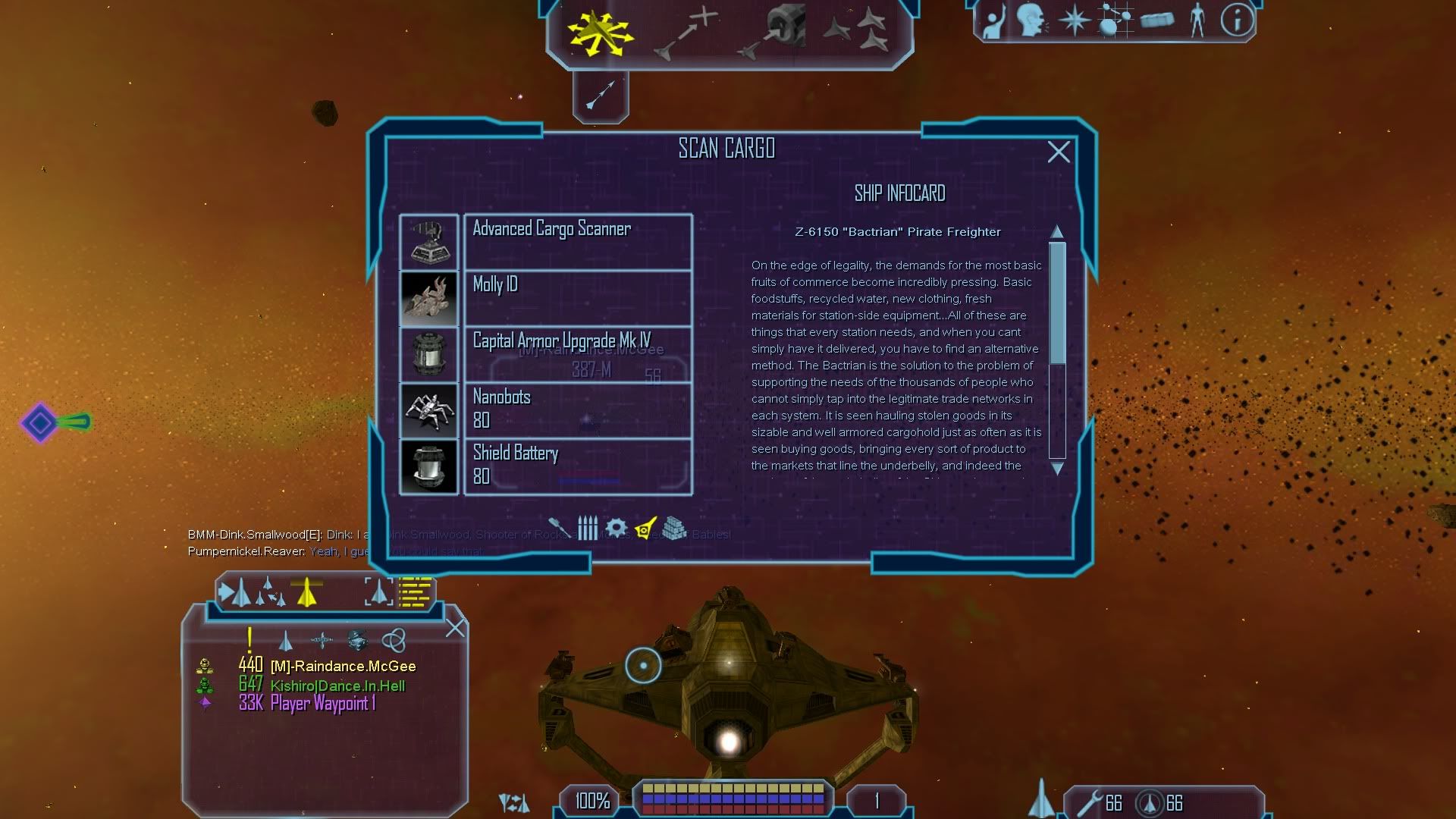Select the Advanced Cargo Scanner entry
1456x819 pixels.
pyautogui.click(x=577, y=242)
